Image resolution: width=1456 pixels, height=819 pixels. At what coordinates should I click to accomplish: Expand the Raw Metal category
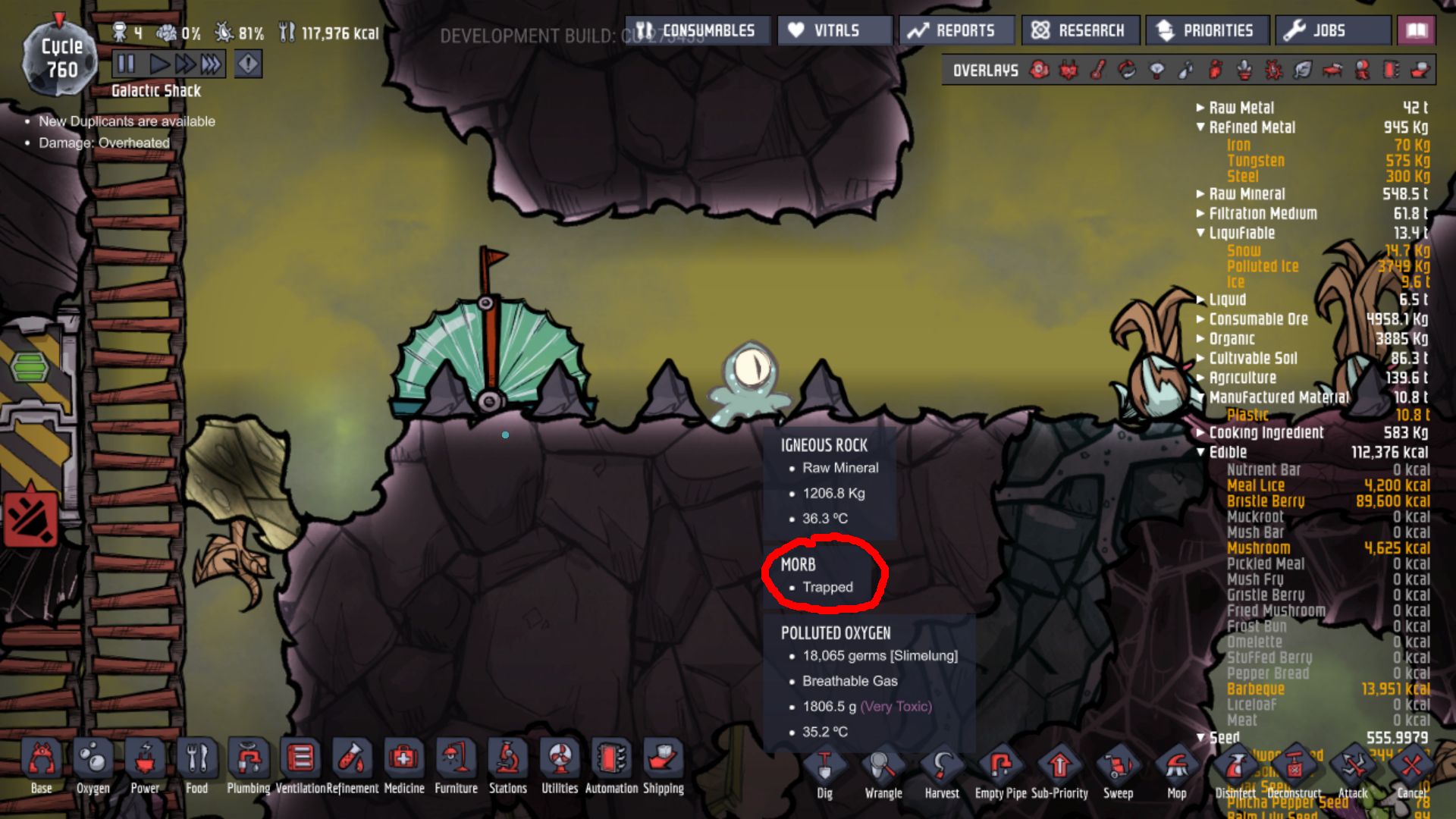[x=1202, y=107]
